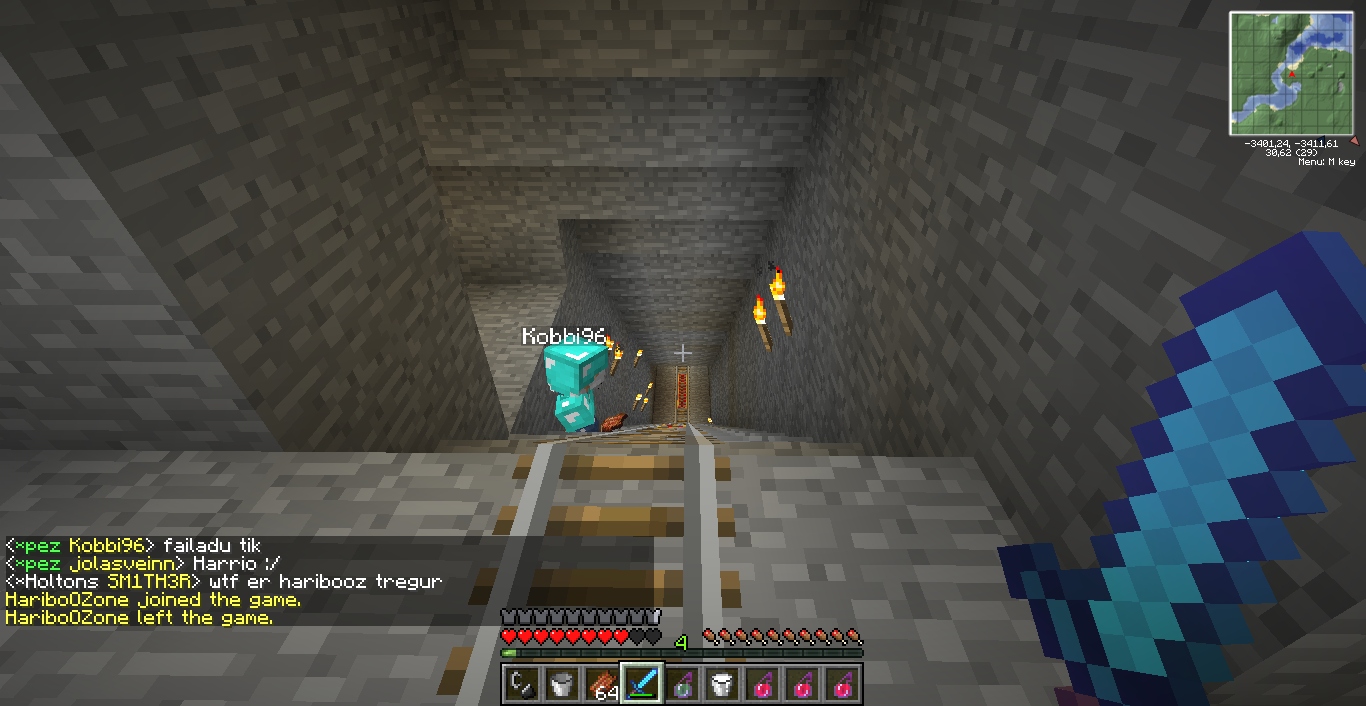Click the minimap in the corner

pos(1290,73)
